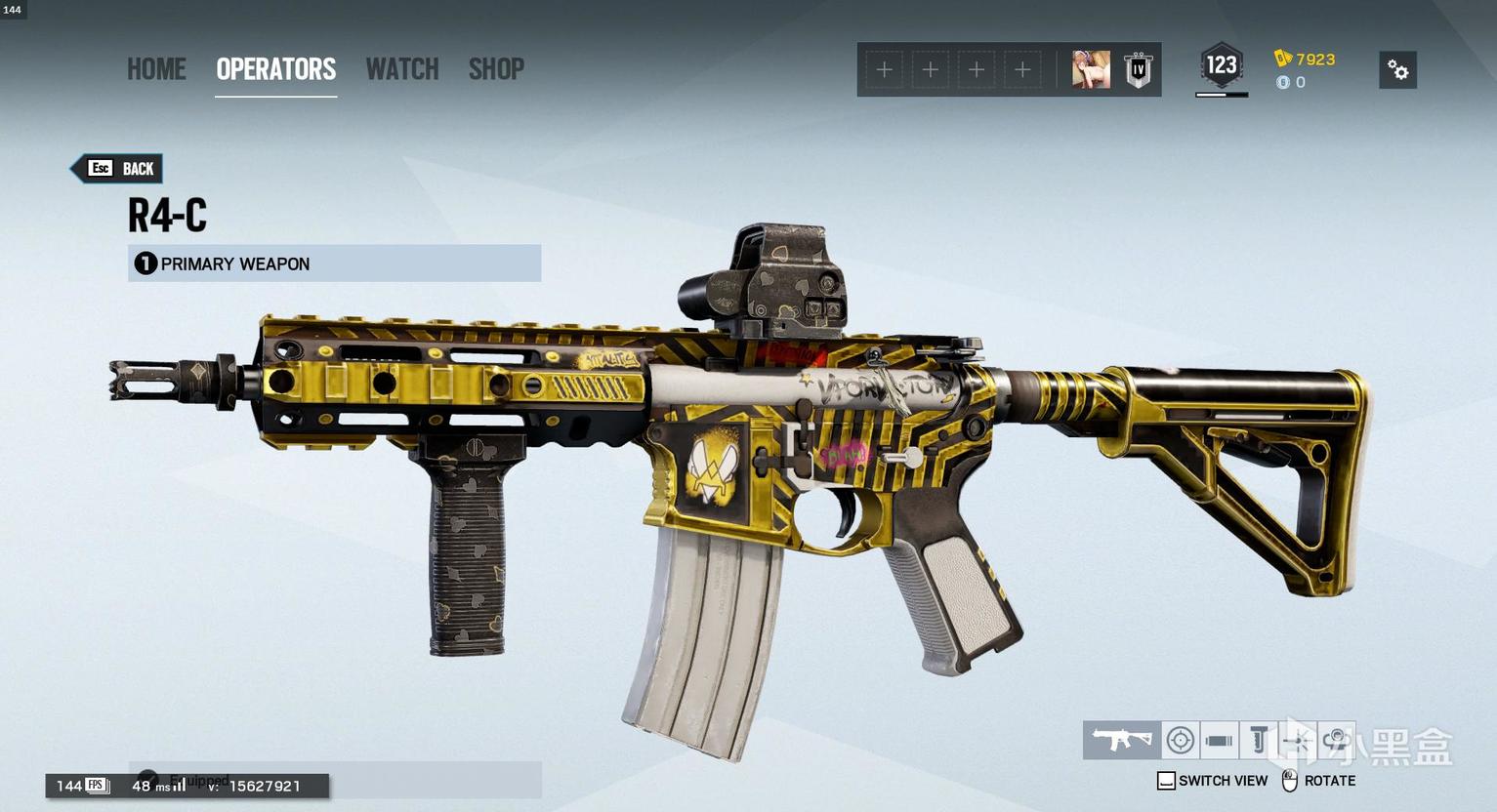
Task: Open the gear settings menu
Action: tap(1397, 70)
